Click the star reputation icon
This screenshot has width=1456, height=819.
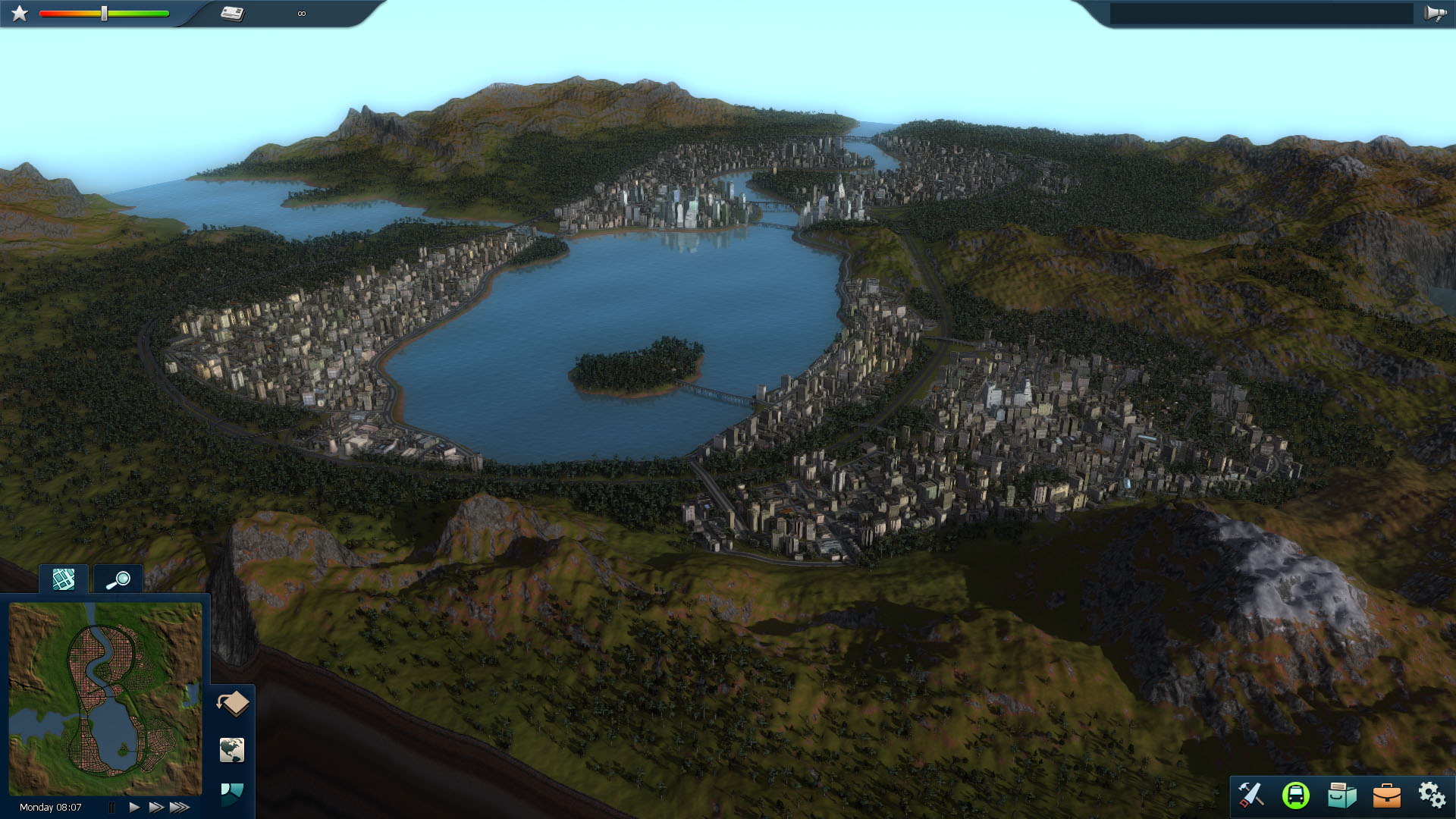pos(20,14)
